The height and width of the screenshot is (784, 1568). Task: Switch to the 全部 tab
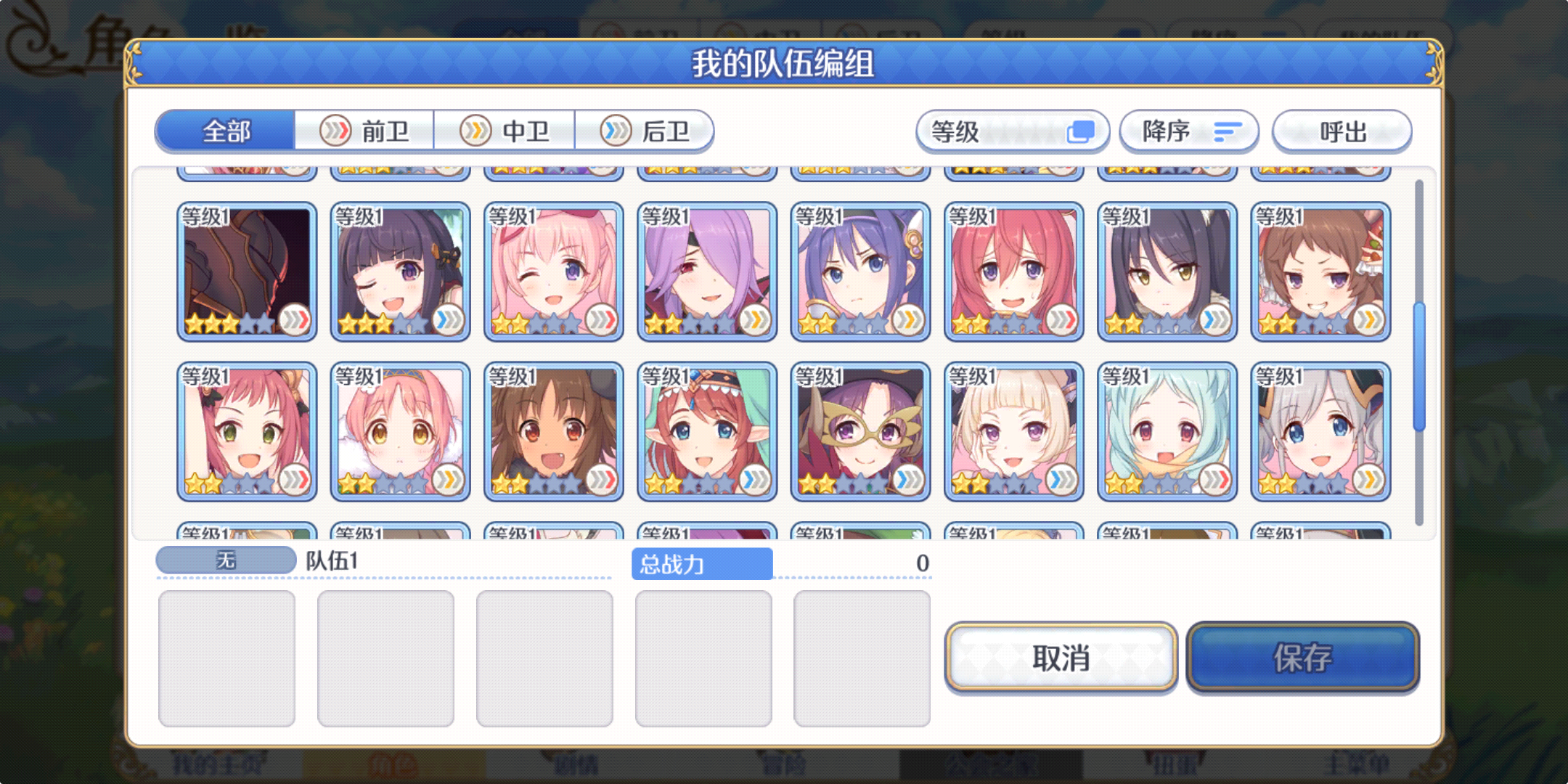[x=226, y=131]
